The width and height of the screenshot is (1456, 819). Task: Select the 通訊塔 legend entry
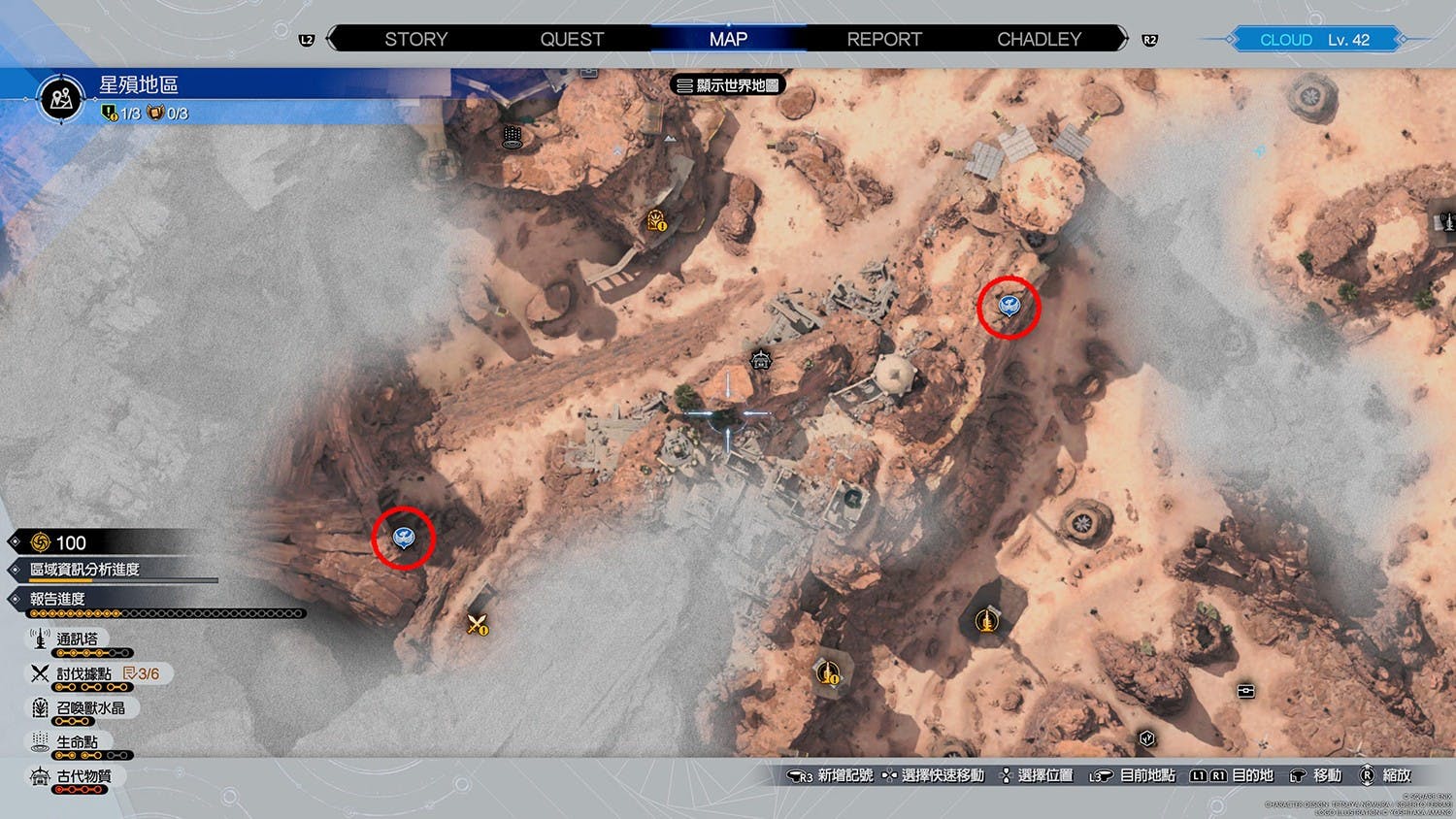(x=77, y=639)
